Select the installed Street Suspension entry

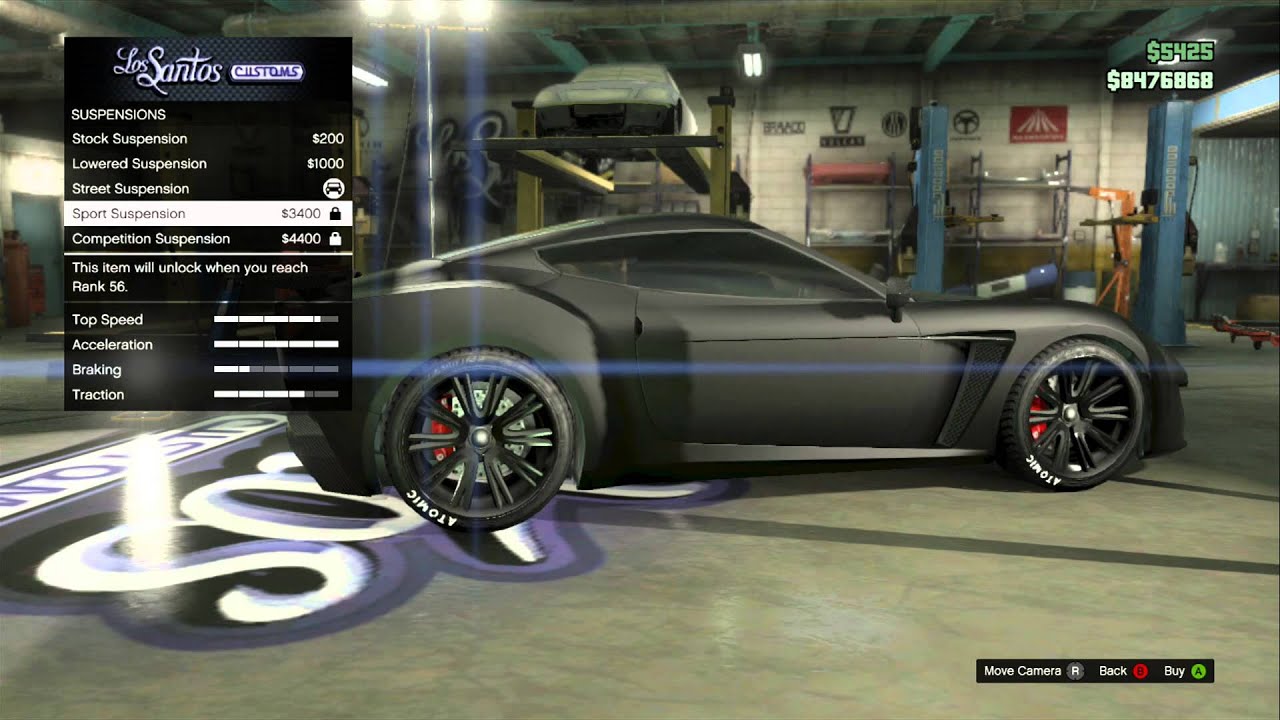click(207, 189)
